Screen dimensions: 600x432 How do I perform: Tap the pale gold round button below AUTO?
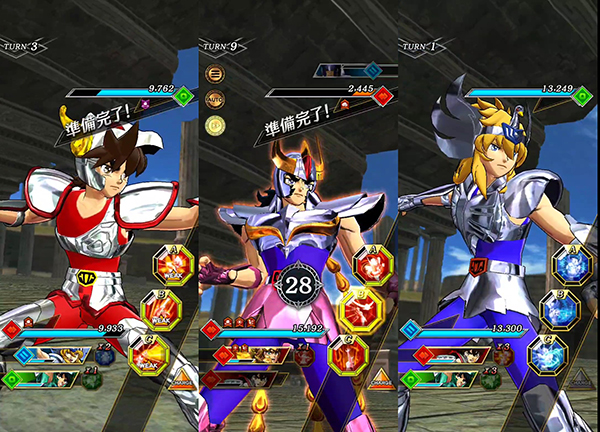tap(214, 126)
